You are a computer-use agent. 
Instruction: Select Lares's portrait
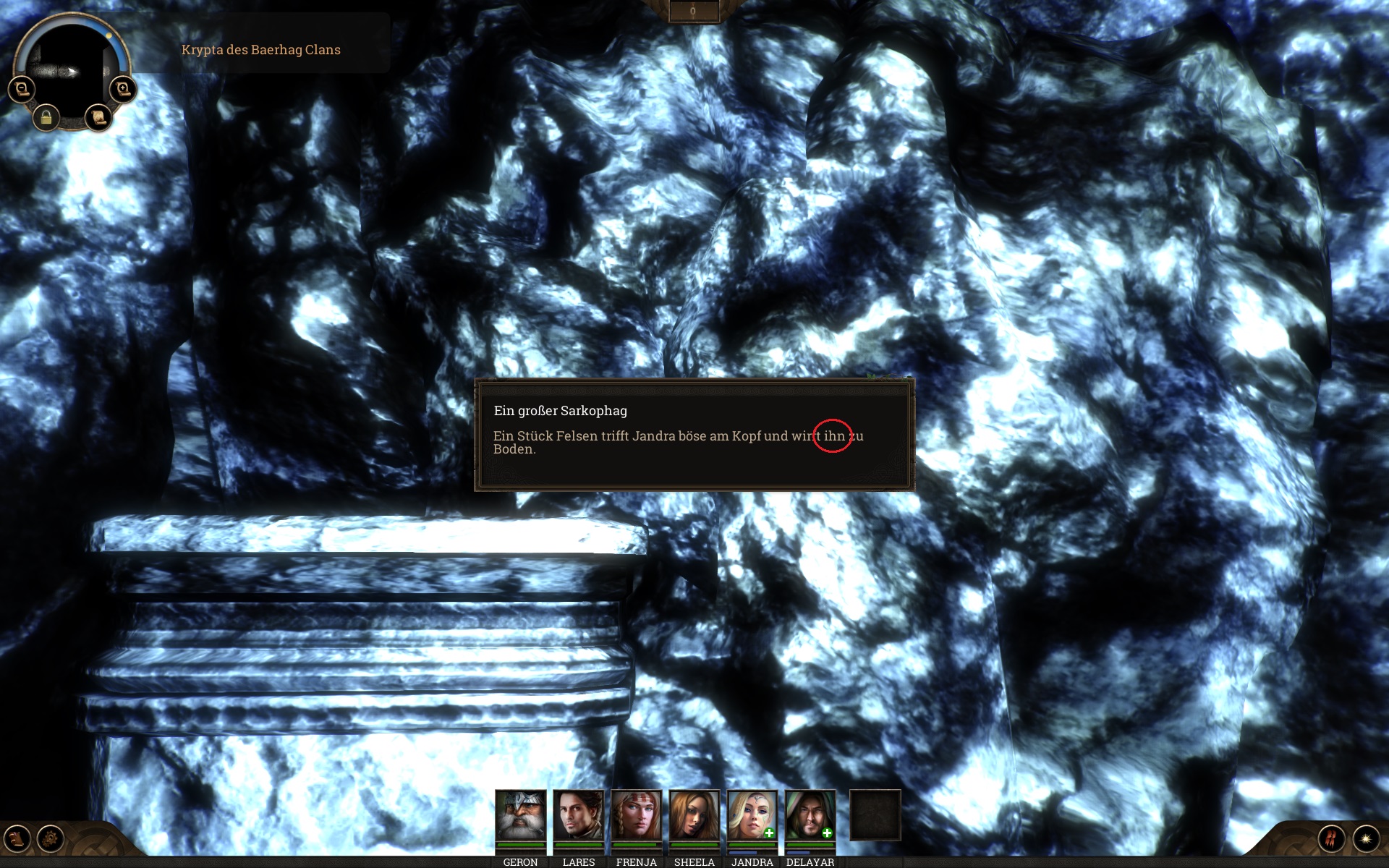pyautogui.click(x=578, y=815)
